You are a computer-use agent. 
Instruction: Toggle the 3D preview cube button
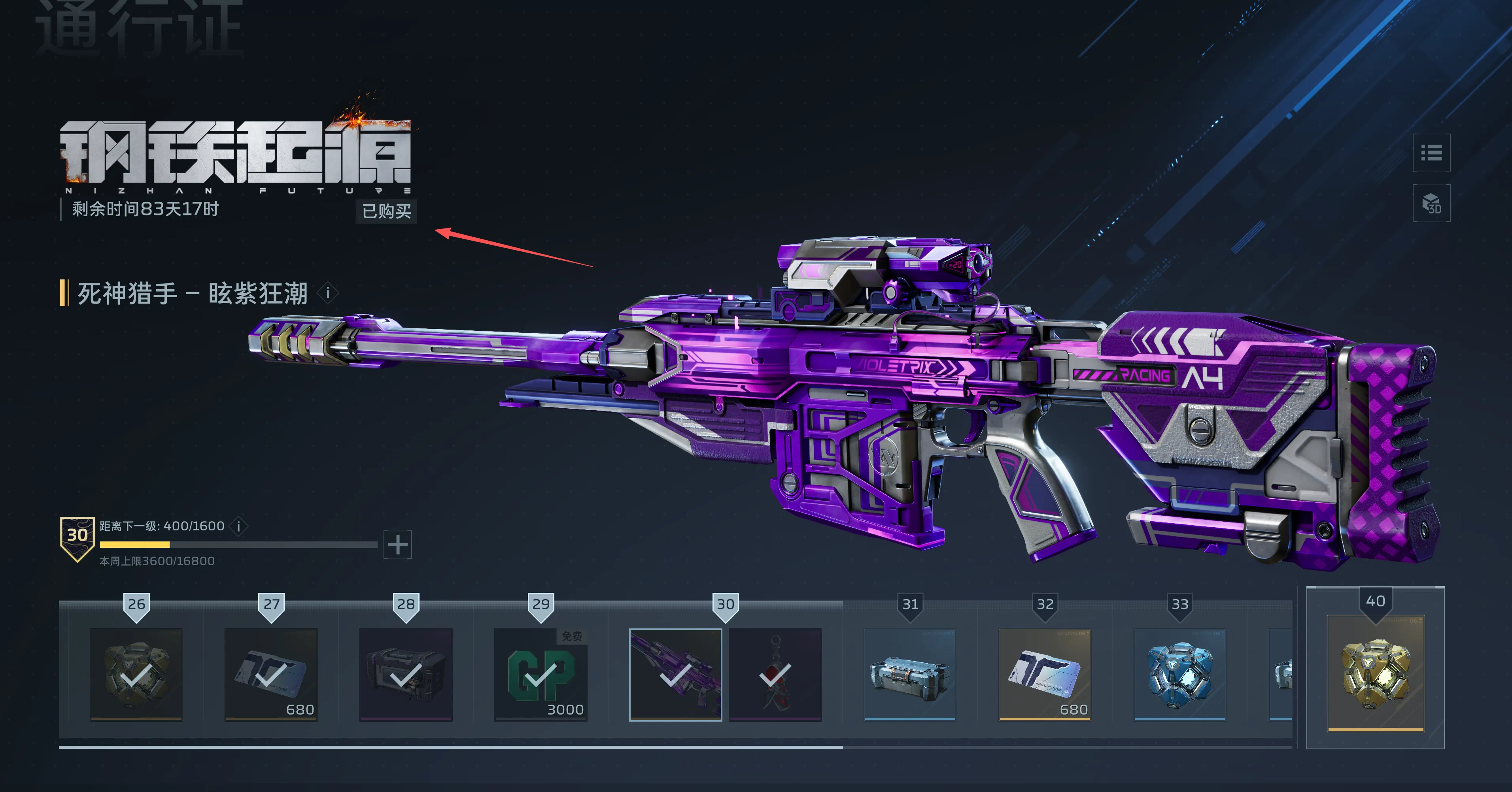click(x=1431, y=203)
